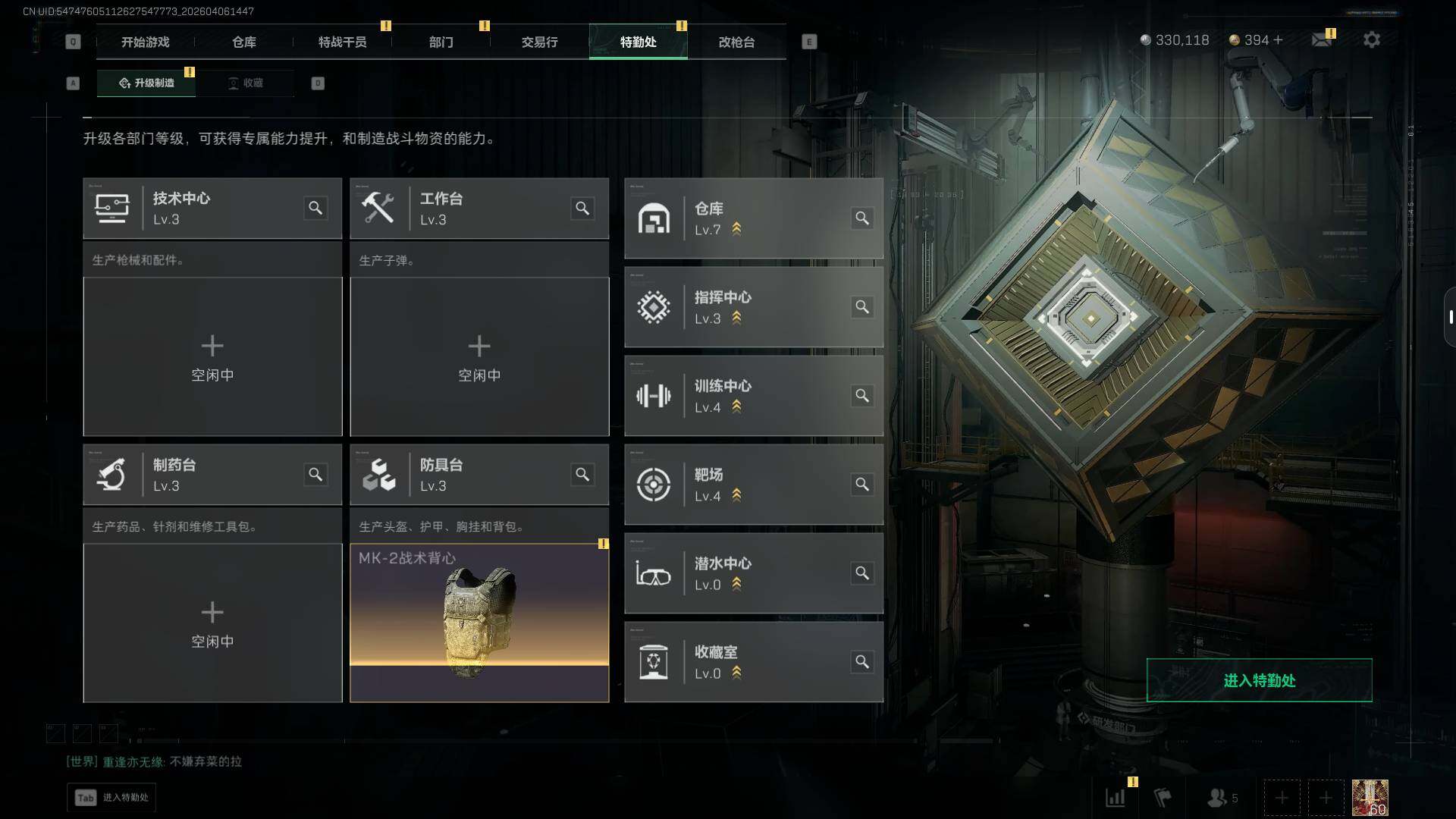View 工作台 details via magnifier

(582, 208)
